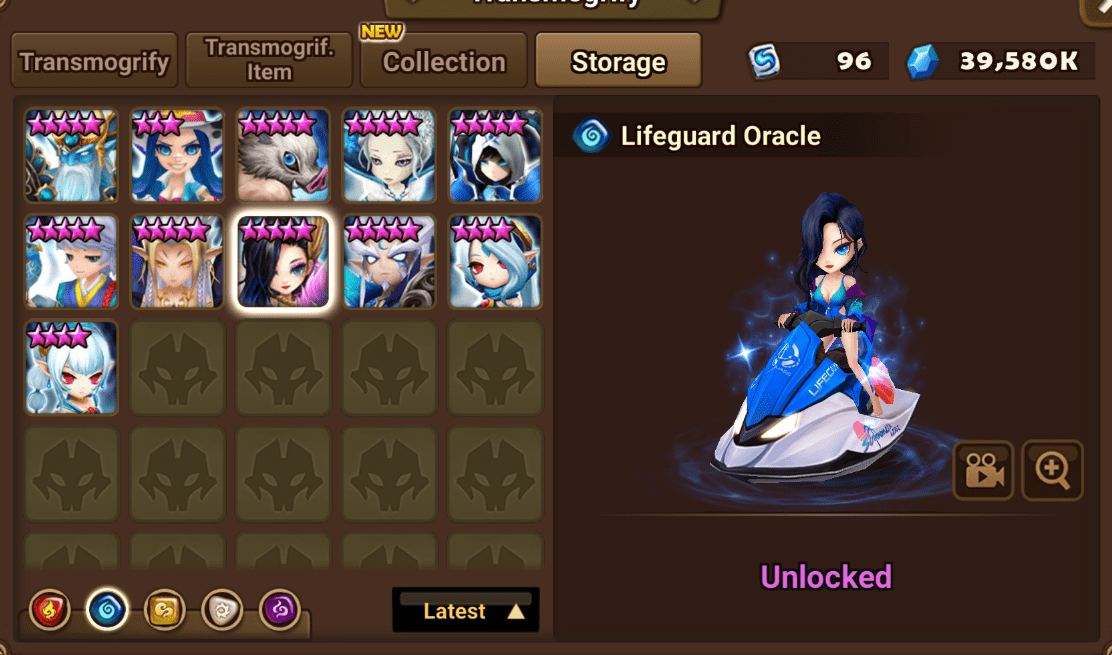Filter by the light element icon
Viewport: 1112px width, 655px height.
(x=221, y=609)
